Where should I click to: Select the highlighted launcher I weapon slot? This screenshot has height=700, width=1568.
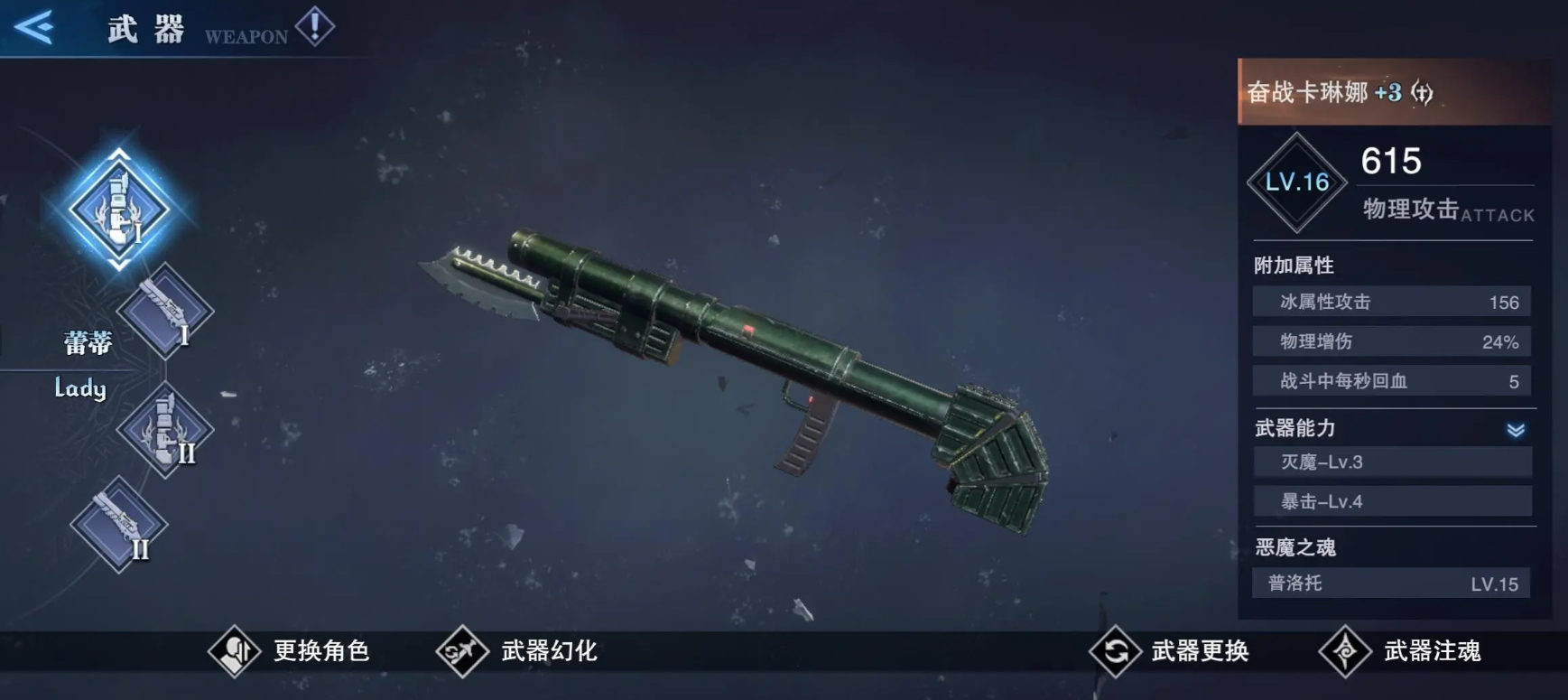(x=119, y=210)
